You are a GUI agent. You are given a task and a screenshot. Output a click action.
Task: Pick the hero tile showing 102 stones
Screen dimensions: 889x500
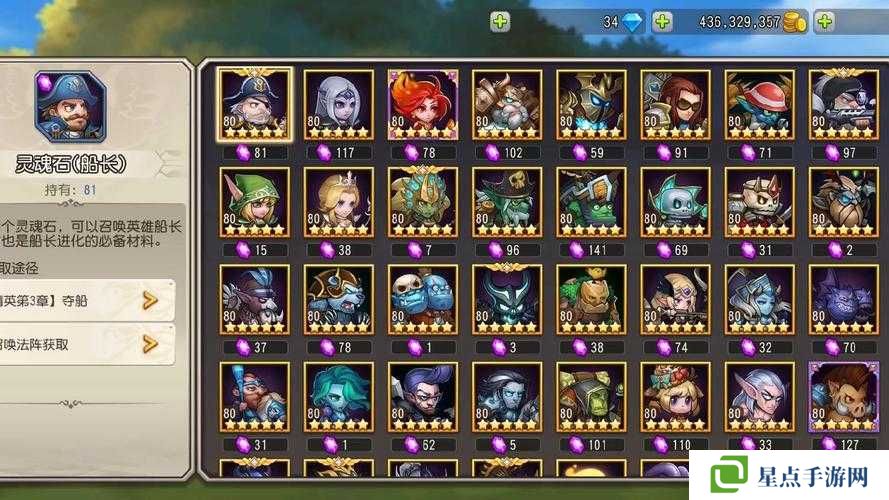507,104
